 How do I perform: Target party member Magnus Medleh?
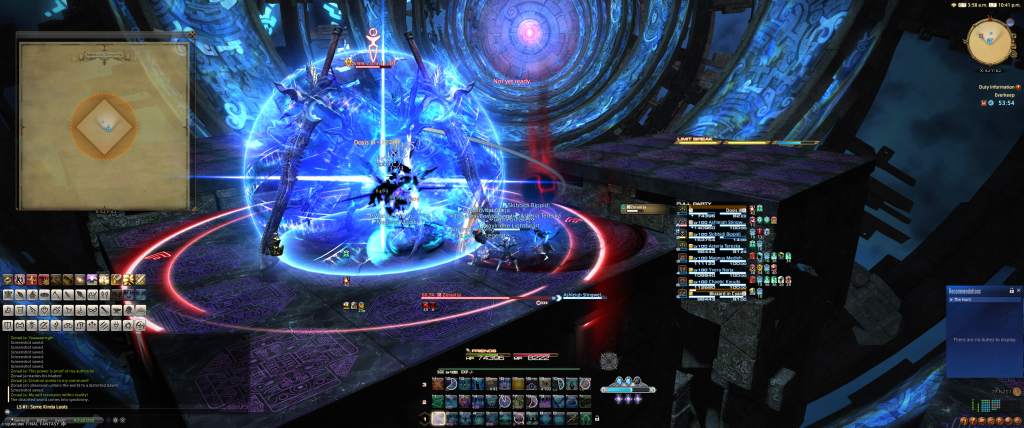[x=722, y=256]
